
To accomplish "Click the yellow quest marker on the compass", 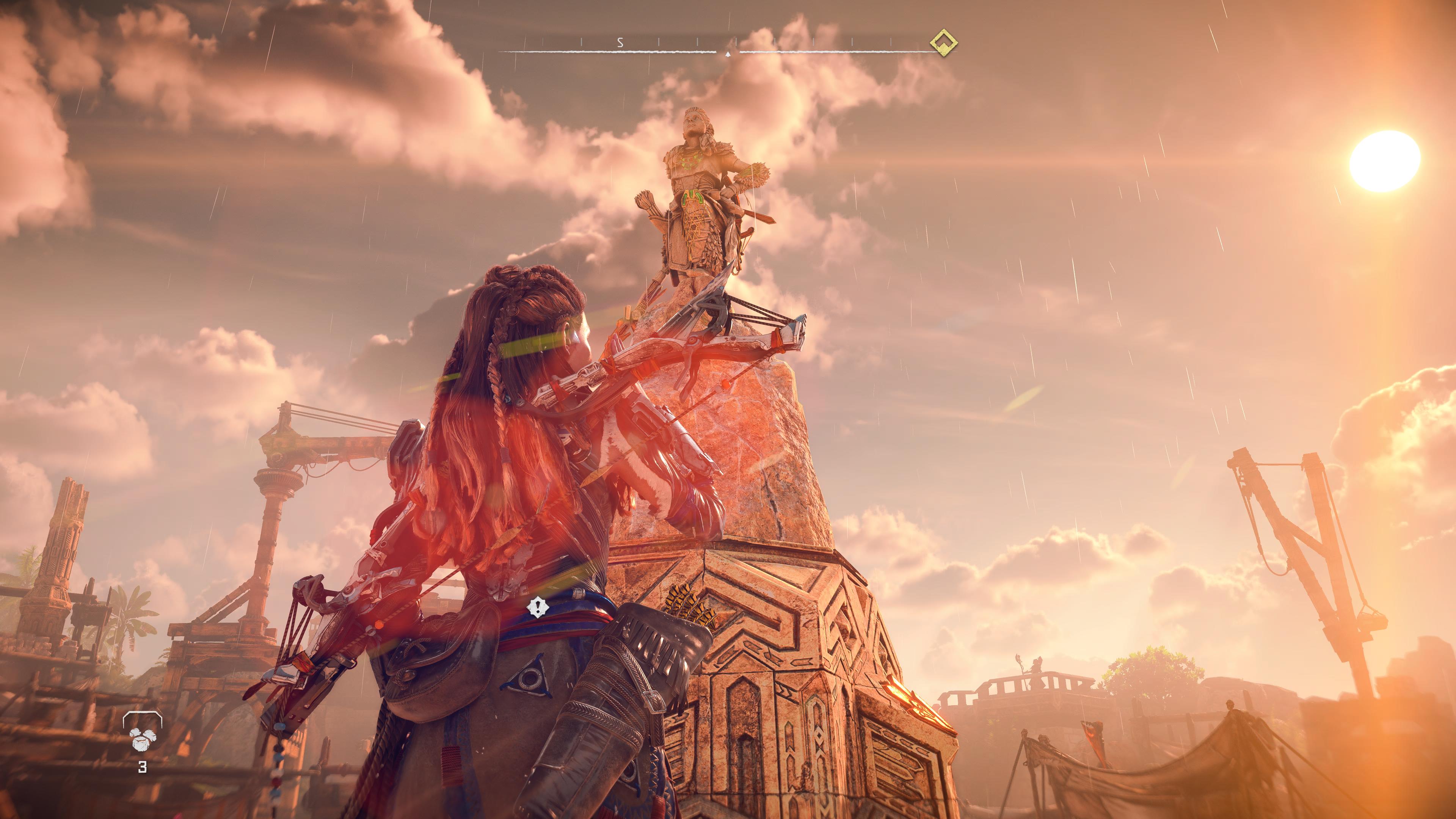I will click(x=943, y=43).
